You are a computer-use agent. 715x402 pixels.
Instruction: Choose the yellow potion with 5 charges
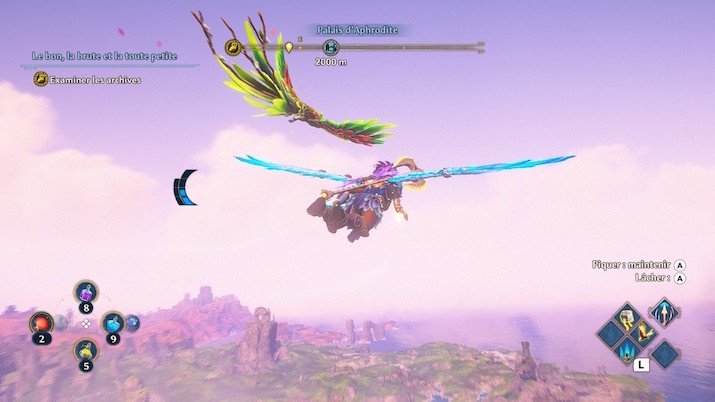86,351
